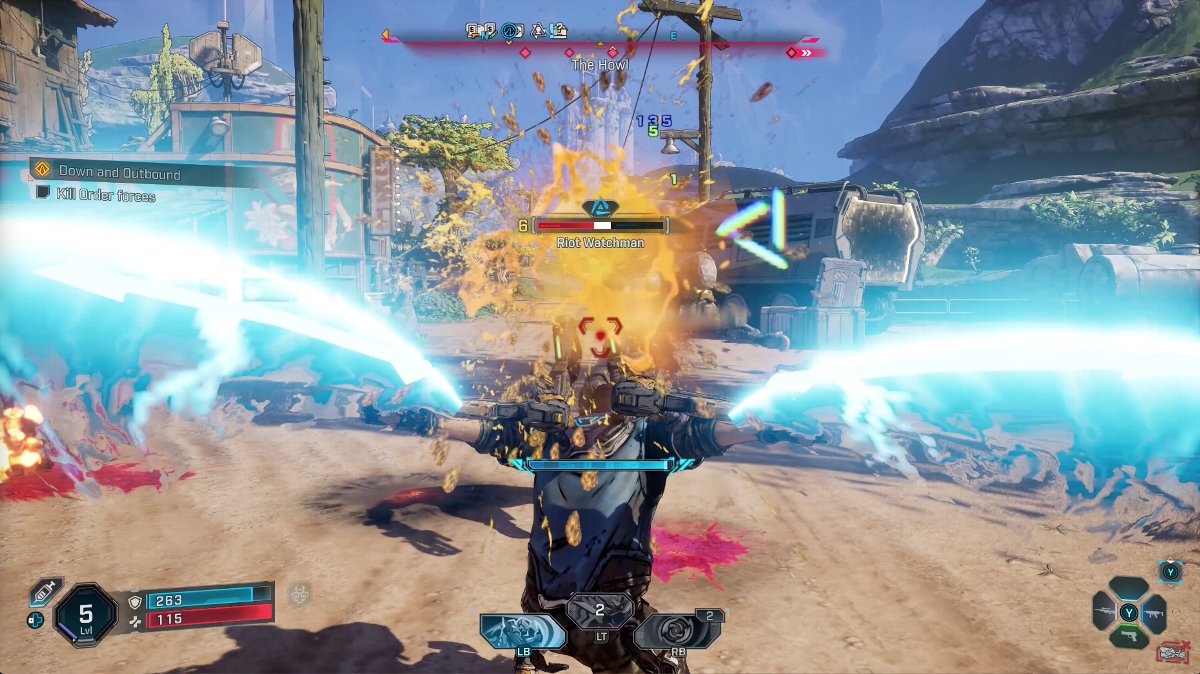Screen dimensions: 1200x674
Task: Switch to the SMG weapon slot
Action: pyautogui.click(x=1155, y=612)
